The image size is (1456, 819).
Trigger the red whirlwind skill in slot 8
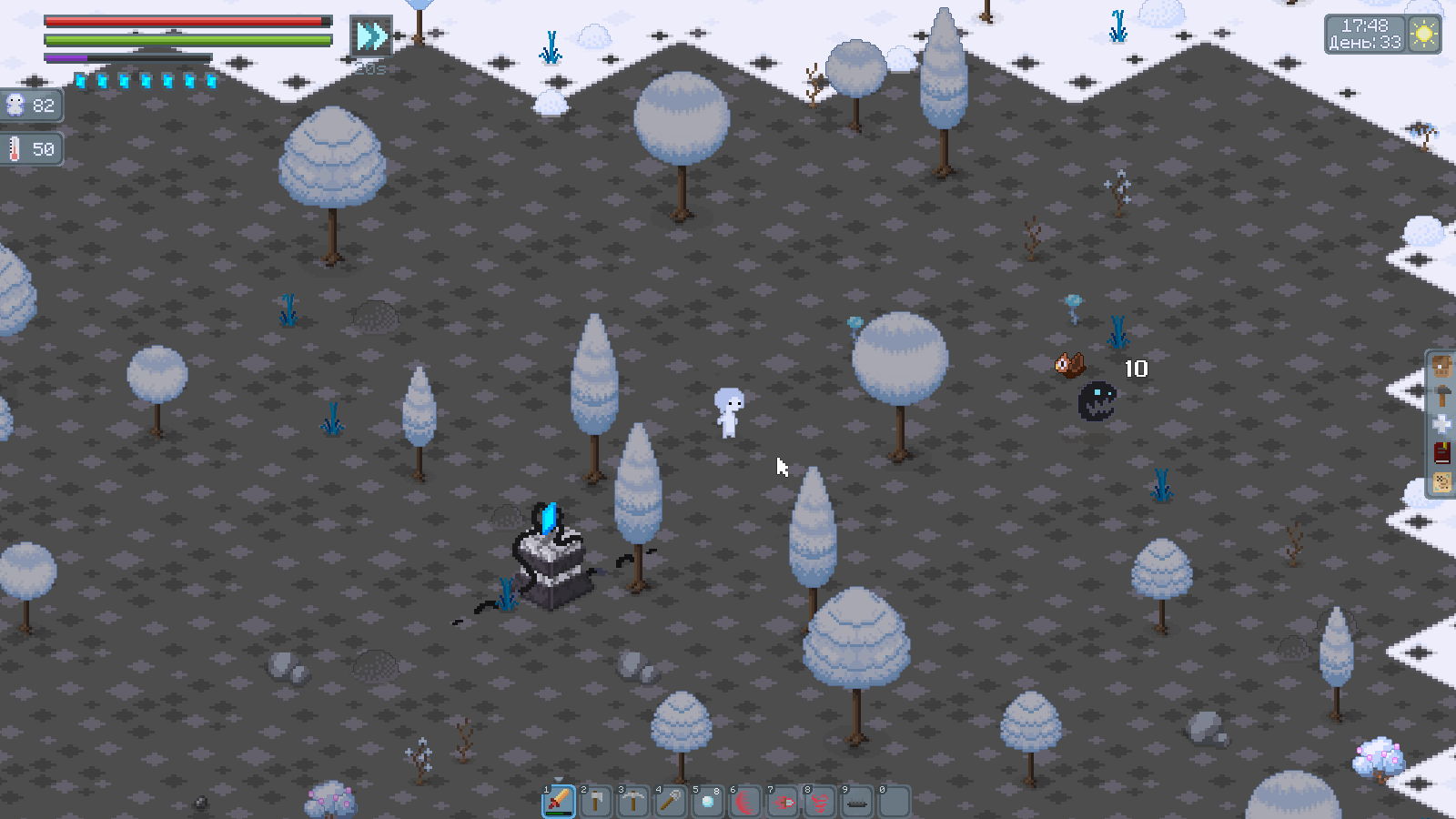coord(820,802)
